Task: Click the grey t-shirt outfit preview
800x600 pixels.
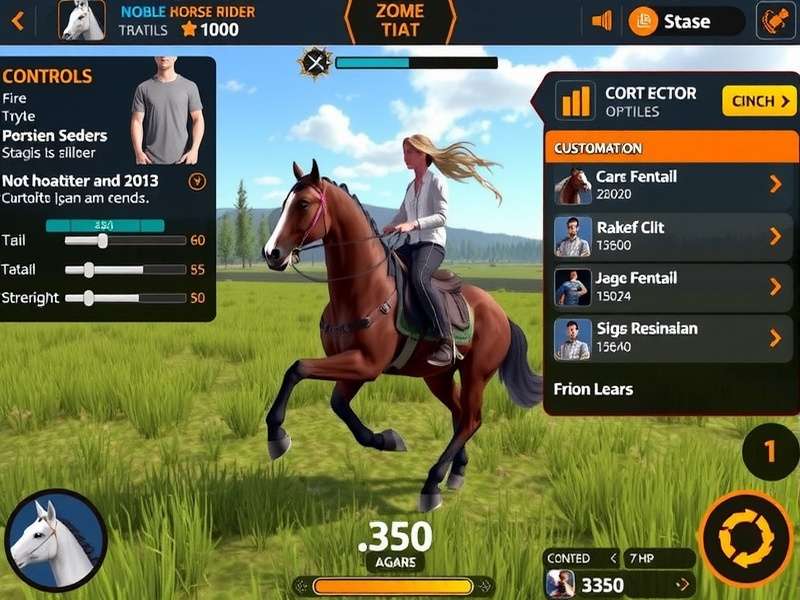Action: coord(167,112)
